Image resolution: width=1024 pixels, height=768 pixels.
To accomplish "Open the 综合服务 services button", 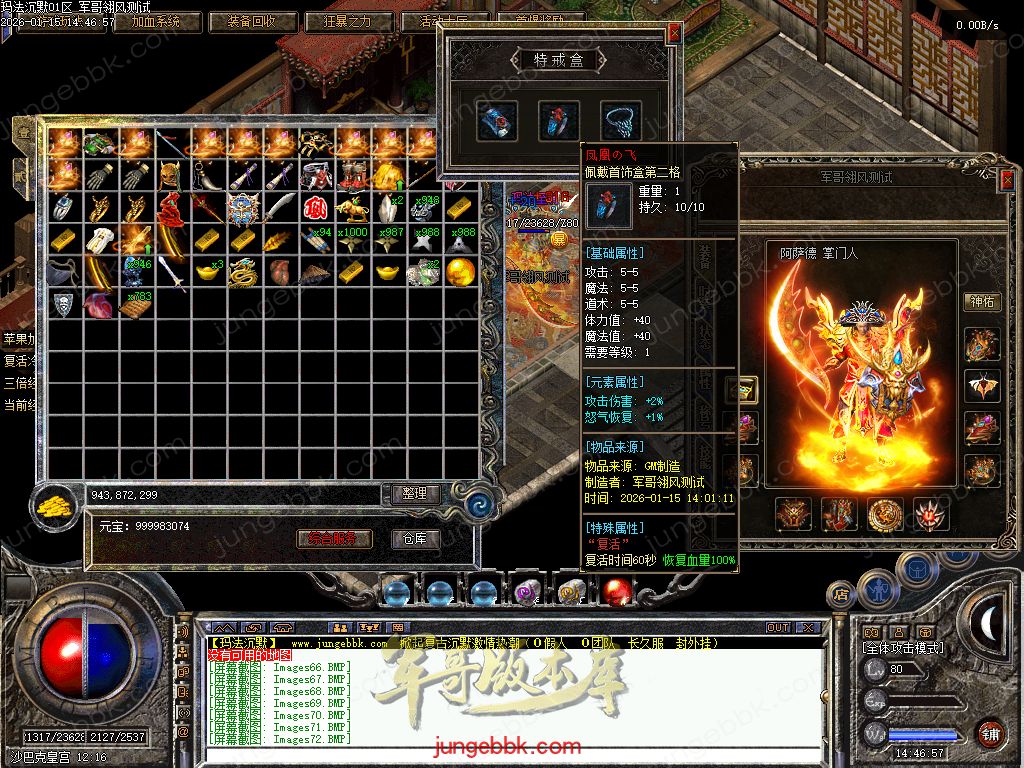I will click(334, 539).
